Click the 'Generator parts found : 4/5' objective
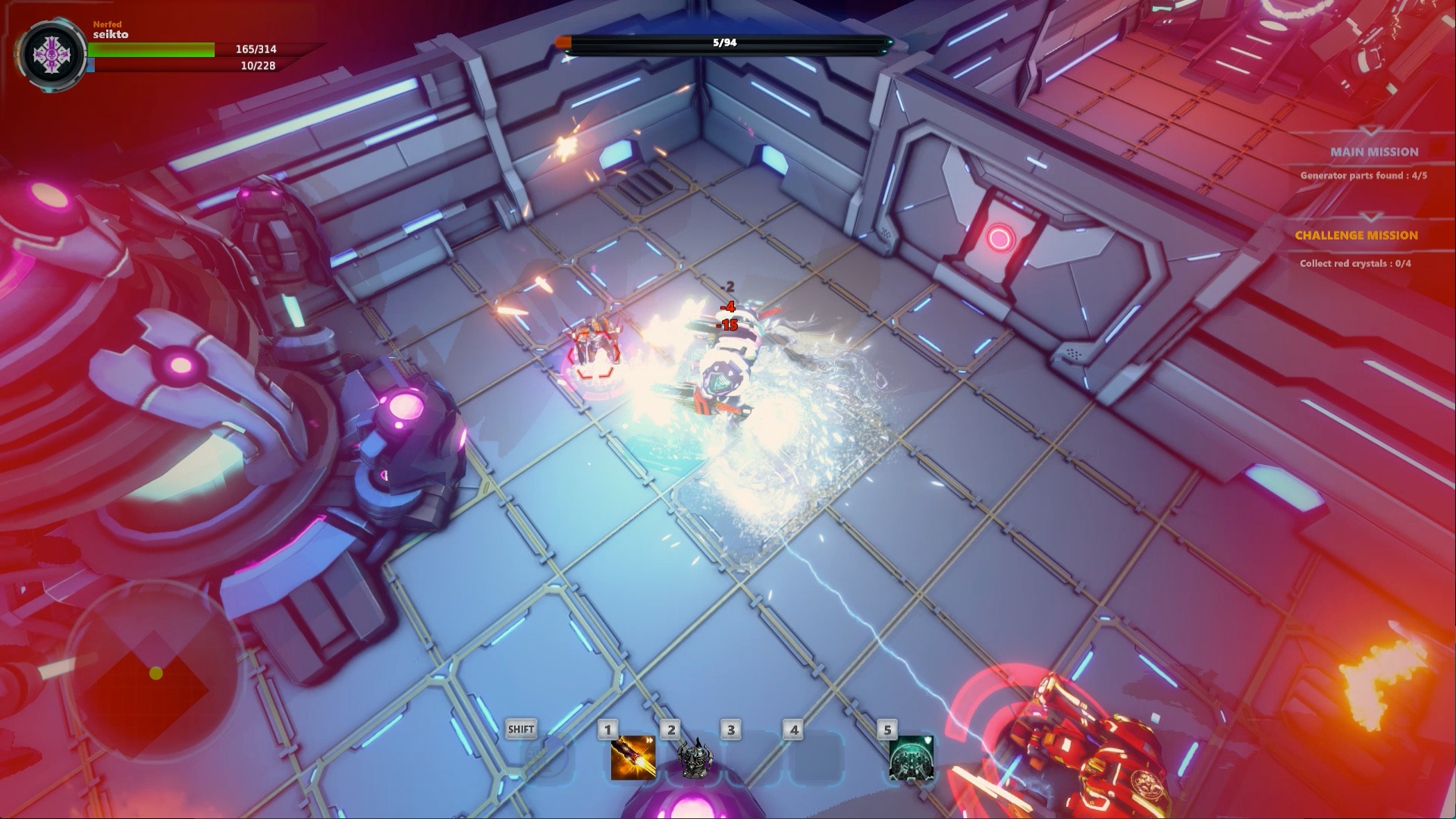The height and width of the screenshot is (819, 1456). [x=1363, y=175]
